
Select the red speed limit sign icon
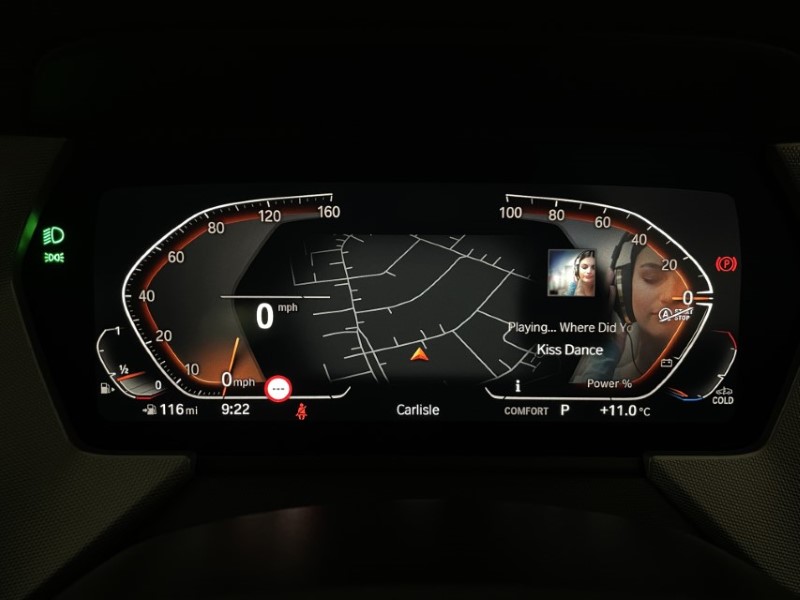pos(278,386)
